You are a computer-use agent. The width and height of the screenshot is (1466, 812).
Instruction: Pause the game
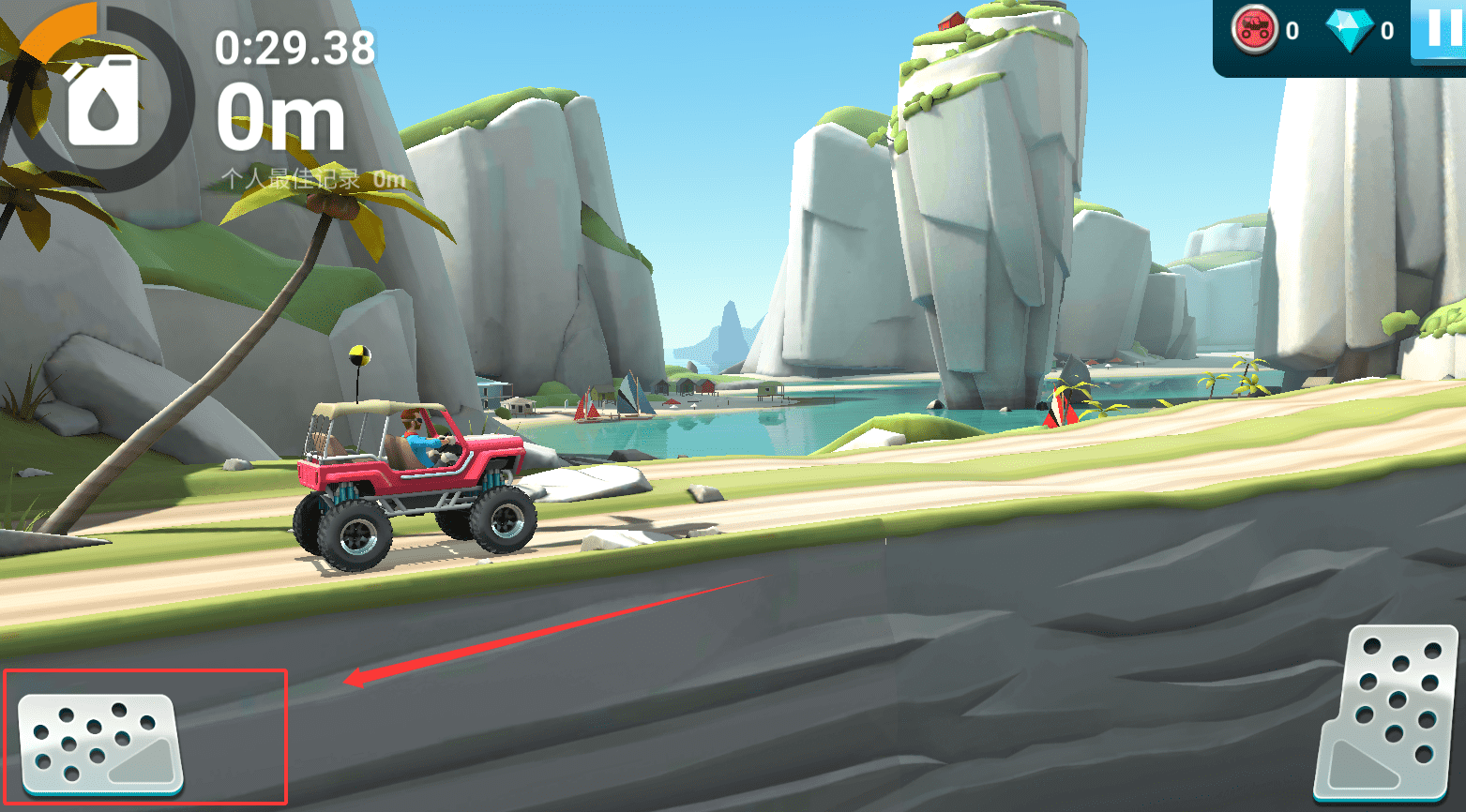tap(1441, 30)
